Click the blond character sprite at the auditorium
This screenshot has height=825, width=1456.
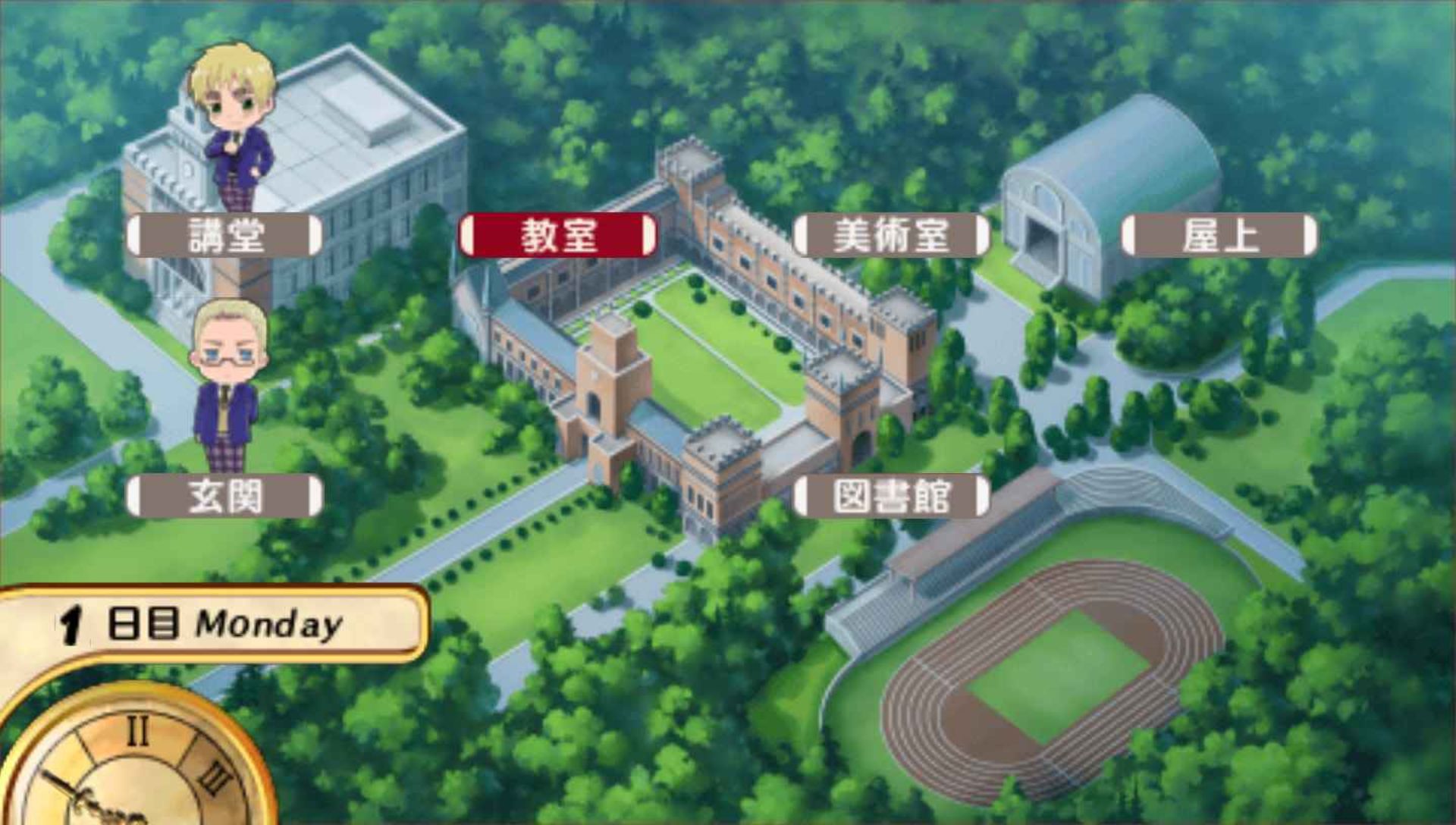(x=231, y=129)
